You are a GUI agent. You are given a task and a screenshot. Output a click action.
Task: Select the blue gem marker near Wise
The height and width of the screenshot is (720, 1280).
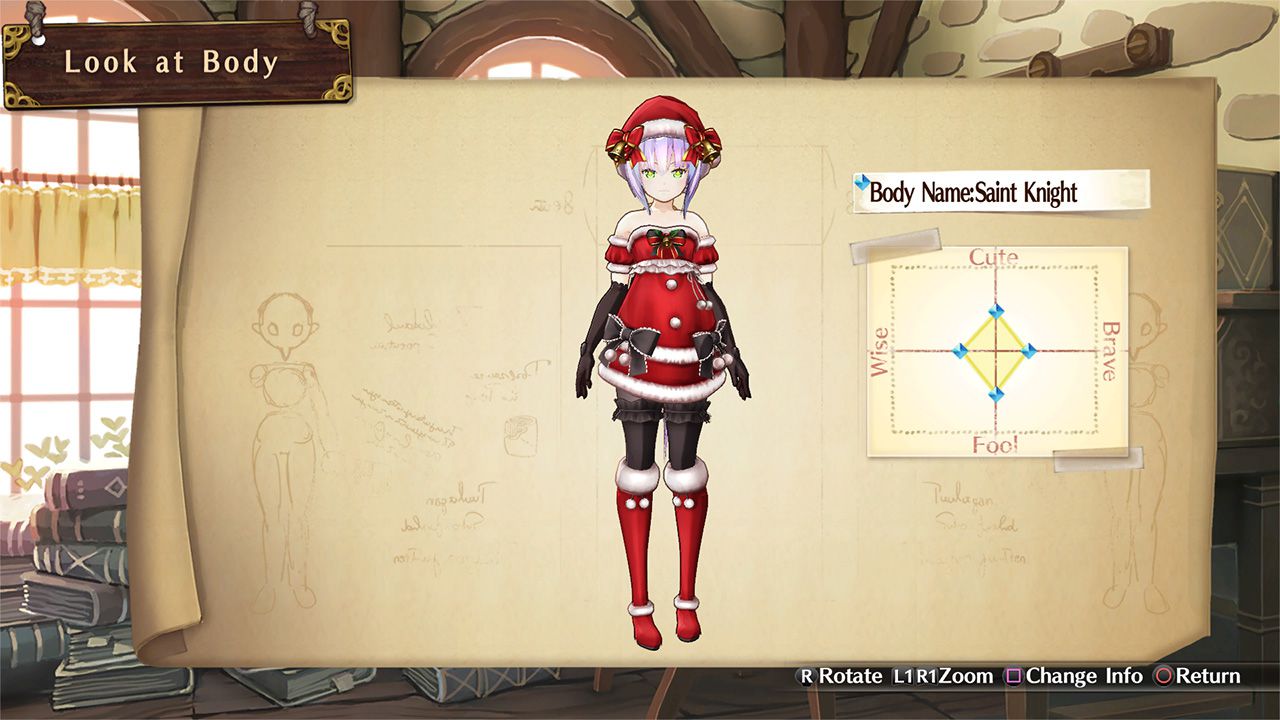coord(961,350)
